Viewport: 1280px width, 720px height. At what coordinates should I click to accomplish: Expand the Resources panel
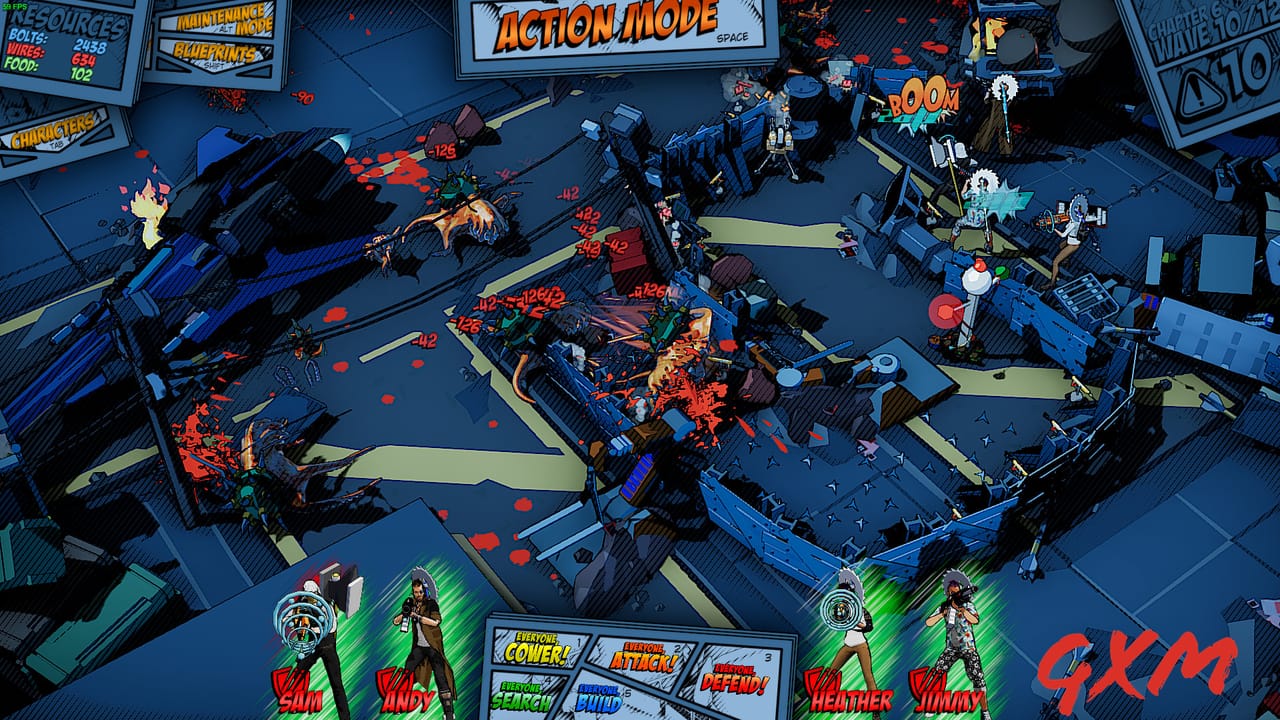point(65,20)
